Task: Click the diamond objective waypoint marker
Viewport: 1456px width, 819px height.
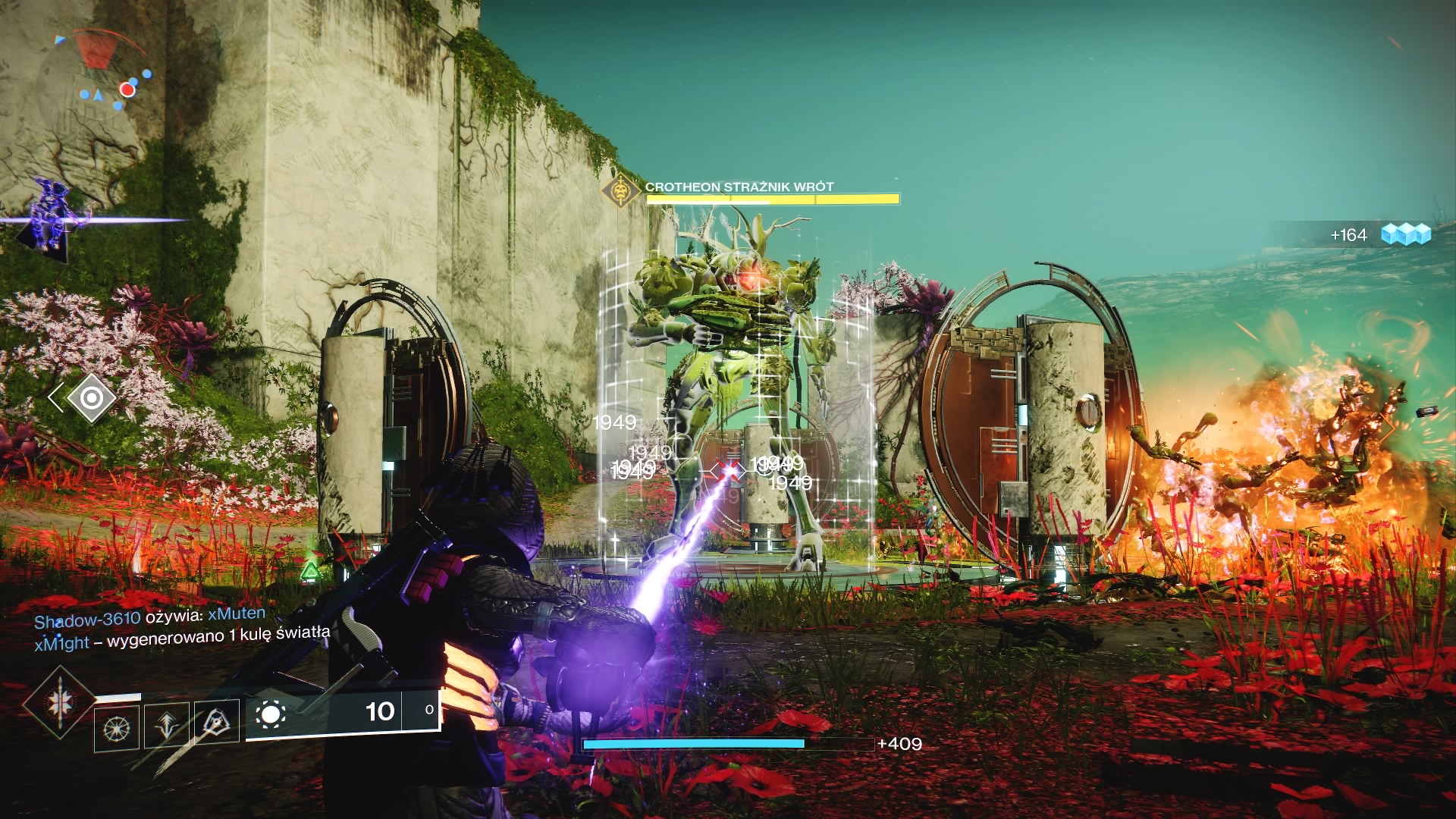Action: pyautogui.click(x=91, y=397)
